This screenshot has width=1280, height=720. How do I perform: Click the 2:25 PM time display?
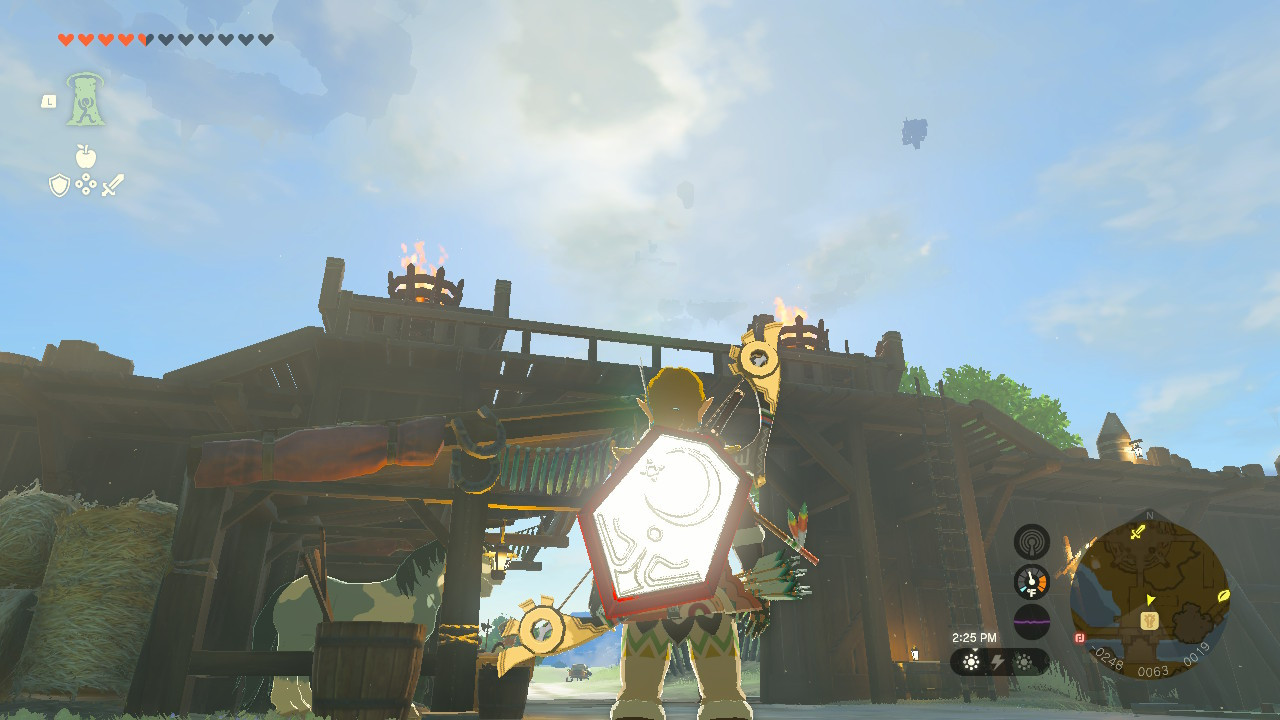pos(975,637)
